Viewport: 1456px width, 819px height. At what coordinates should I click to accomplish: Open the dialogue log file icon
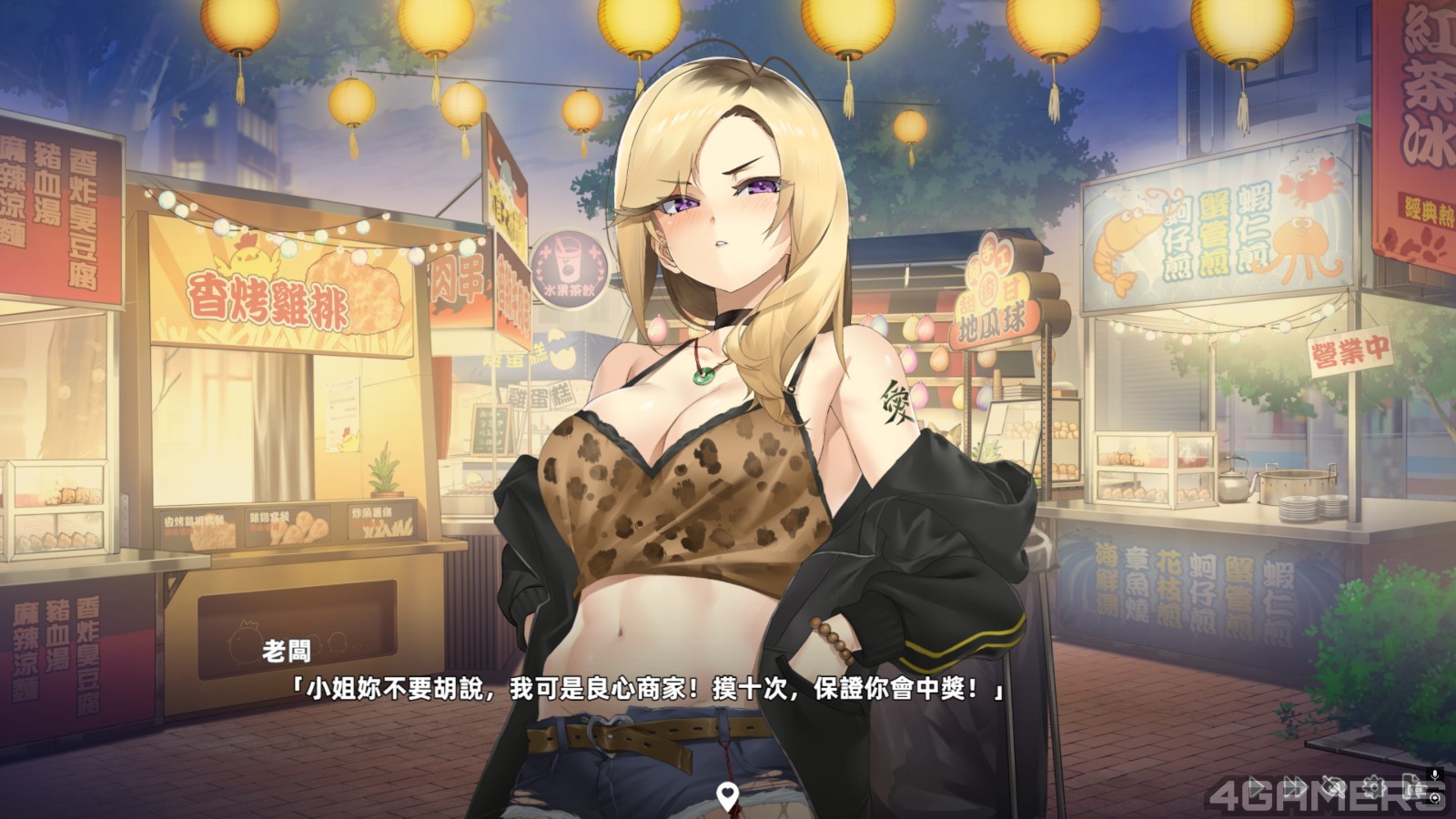point(1410,786)
